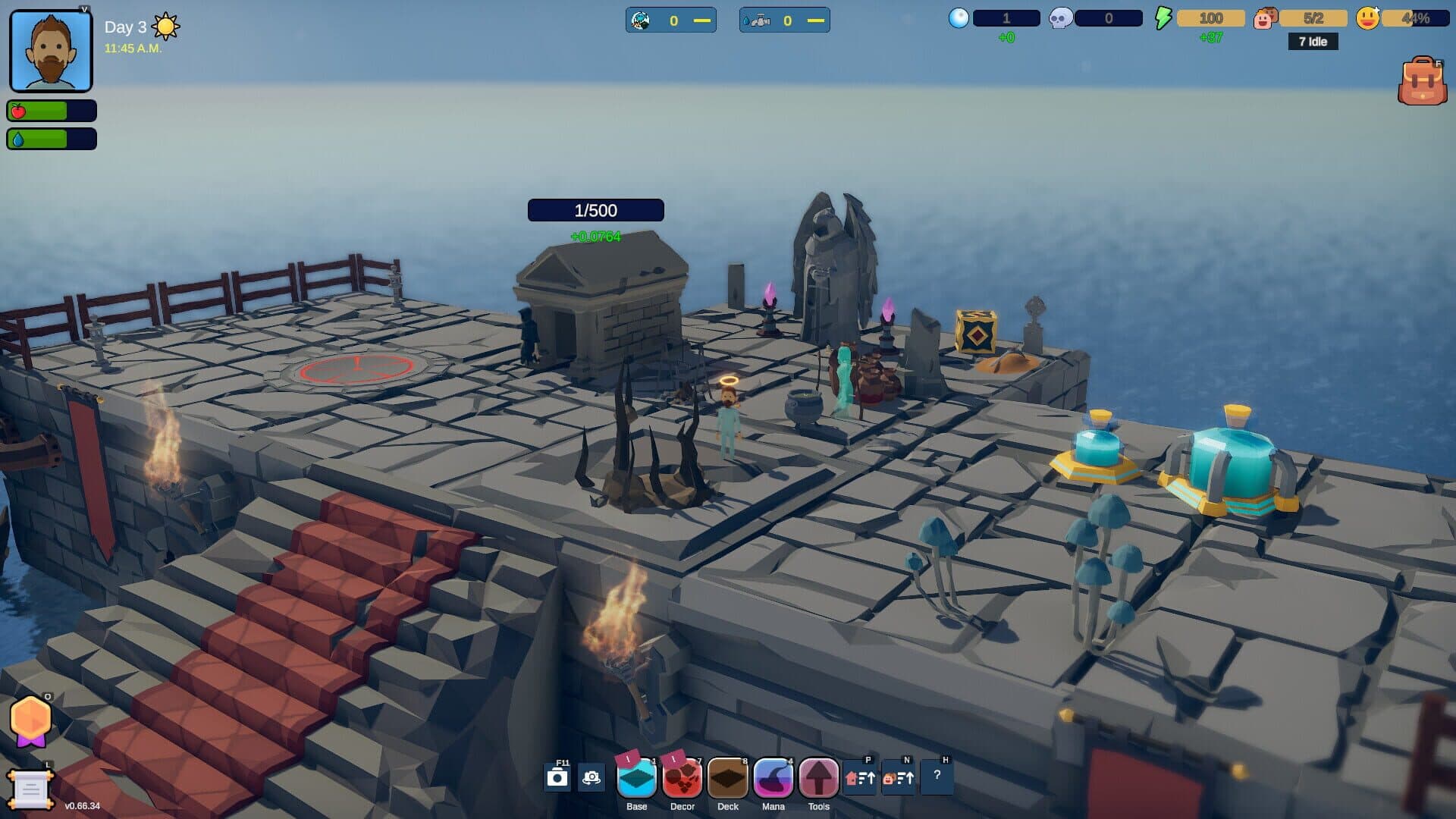Click the yellow smiley happiness icon

[1367, 18]
